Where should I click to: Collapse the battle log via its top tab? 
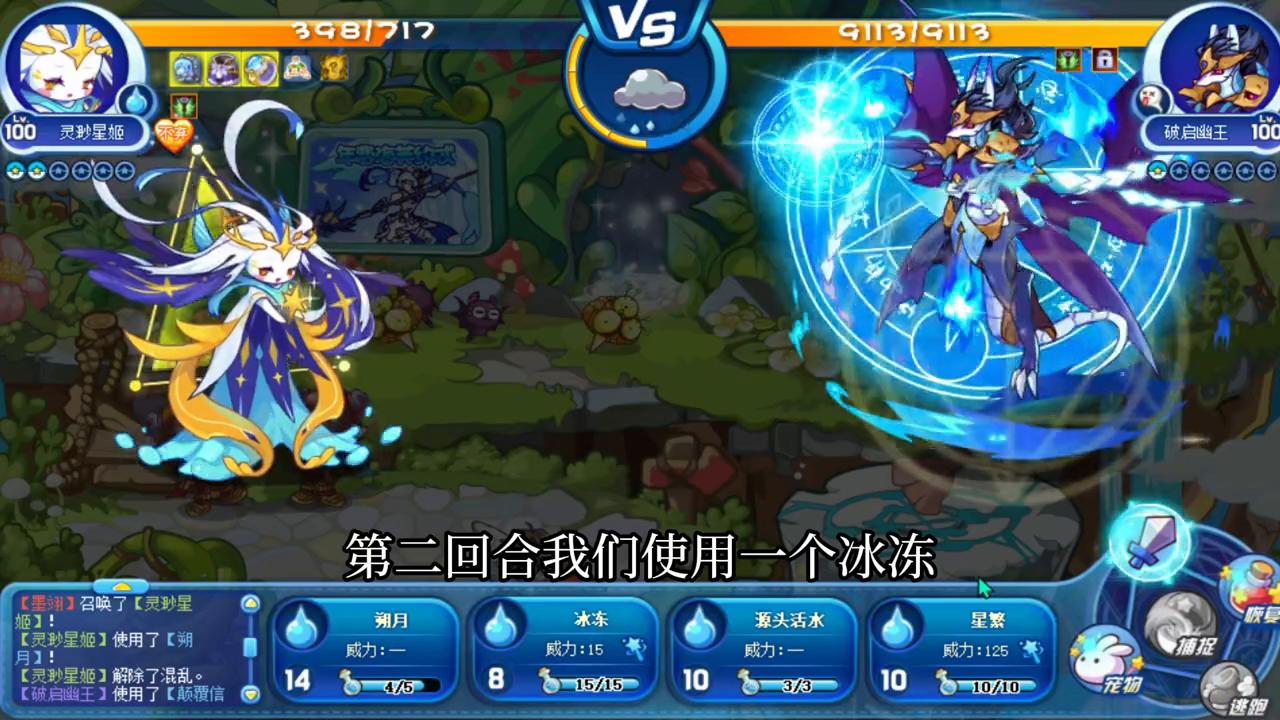tap(122, 585)
